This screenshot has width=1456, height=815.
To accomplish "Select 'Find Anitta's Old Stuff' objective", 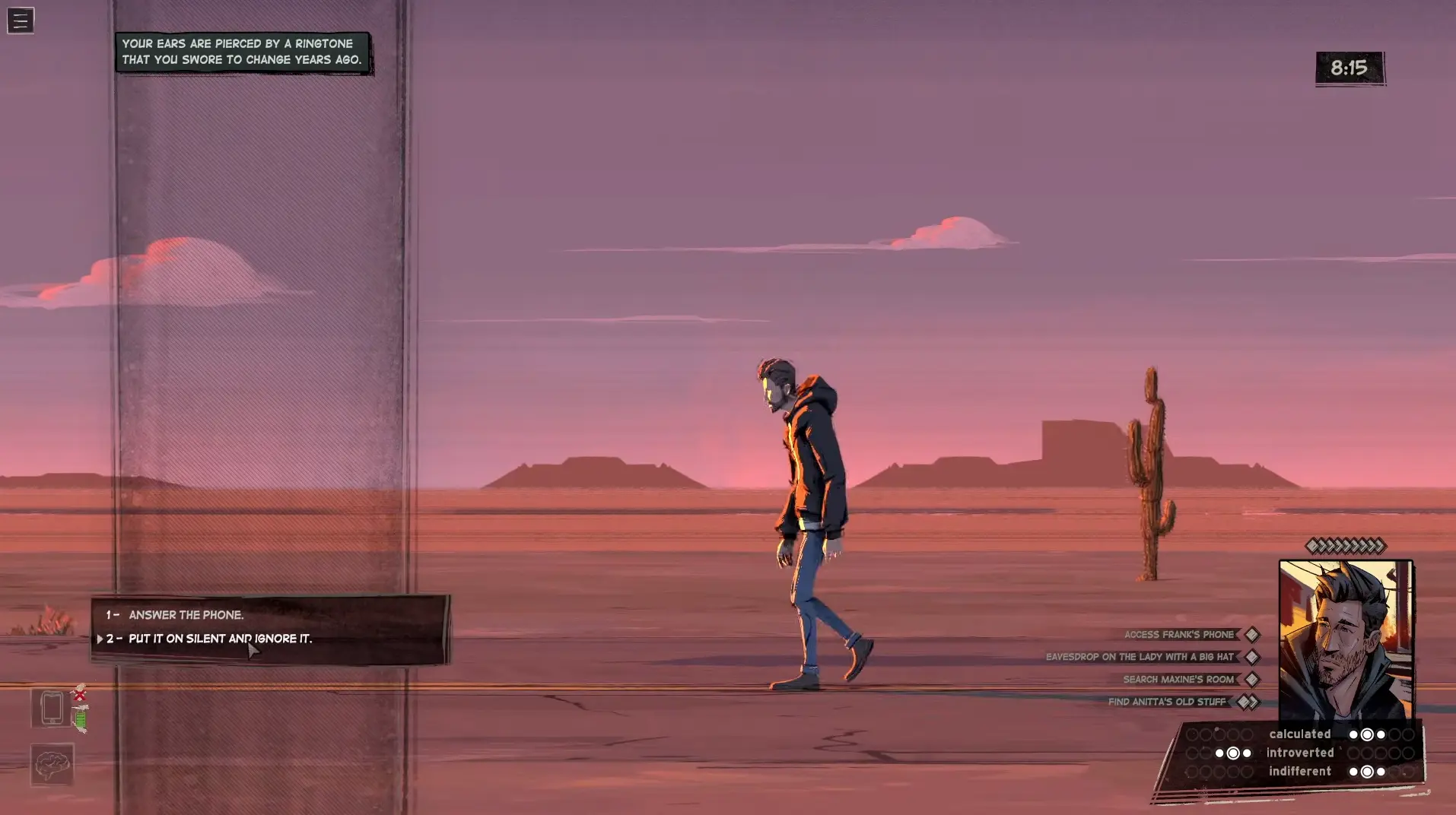I will coord(1167,702).
